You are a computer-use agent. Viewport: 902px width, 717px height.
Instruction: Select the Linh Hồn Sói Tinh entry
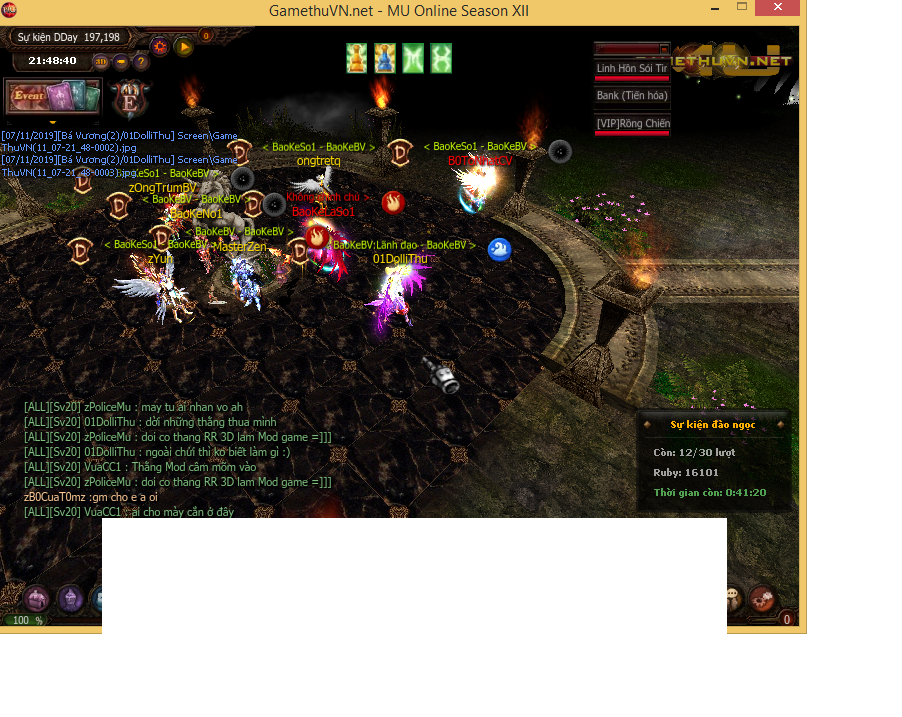point(631,69)
